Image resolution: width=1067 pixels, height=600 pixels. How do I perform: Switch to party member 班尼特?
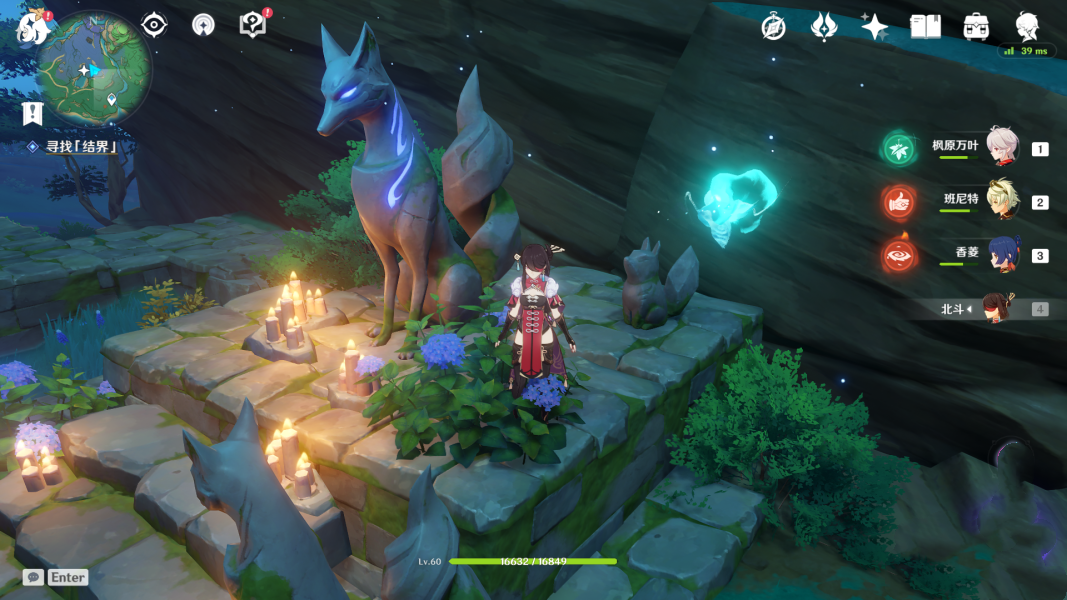click(x=1002, y=201)
